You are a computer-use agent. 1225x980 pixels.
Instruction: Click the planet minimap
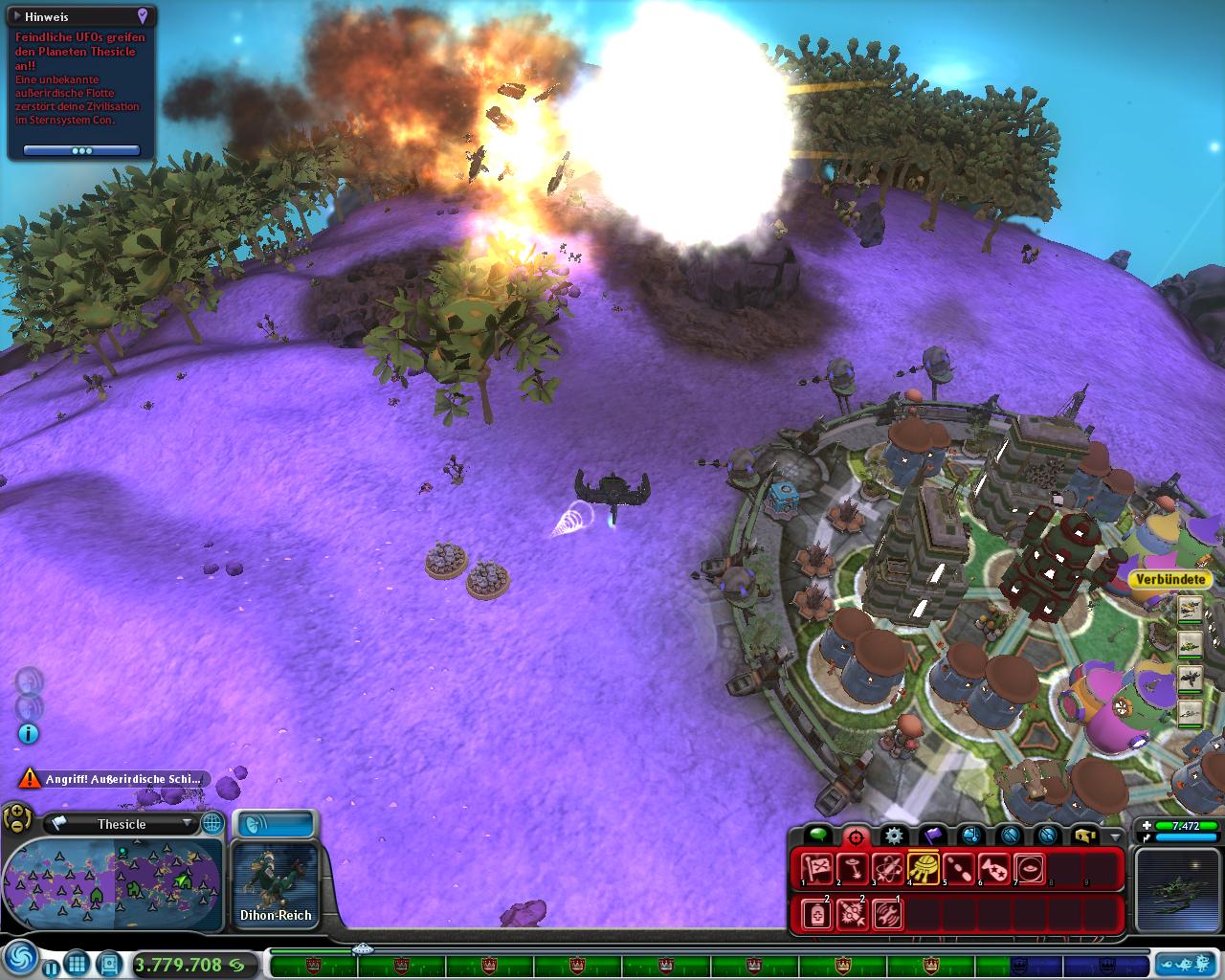(113, 884)
